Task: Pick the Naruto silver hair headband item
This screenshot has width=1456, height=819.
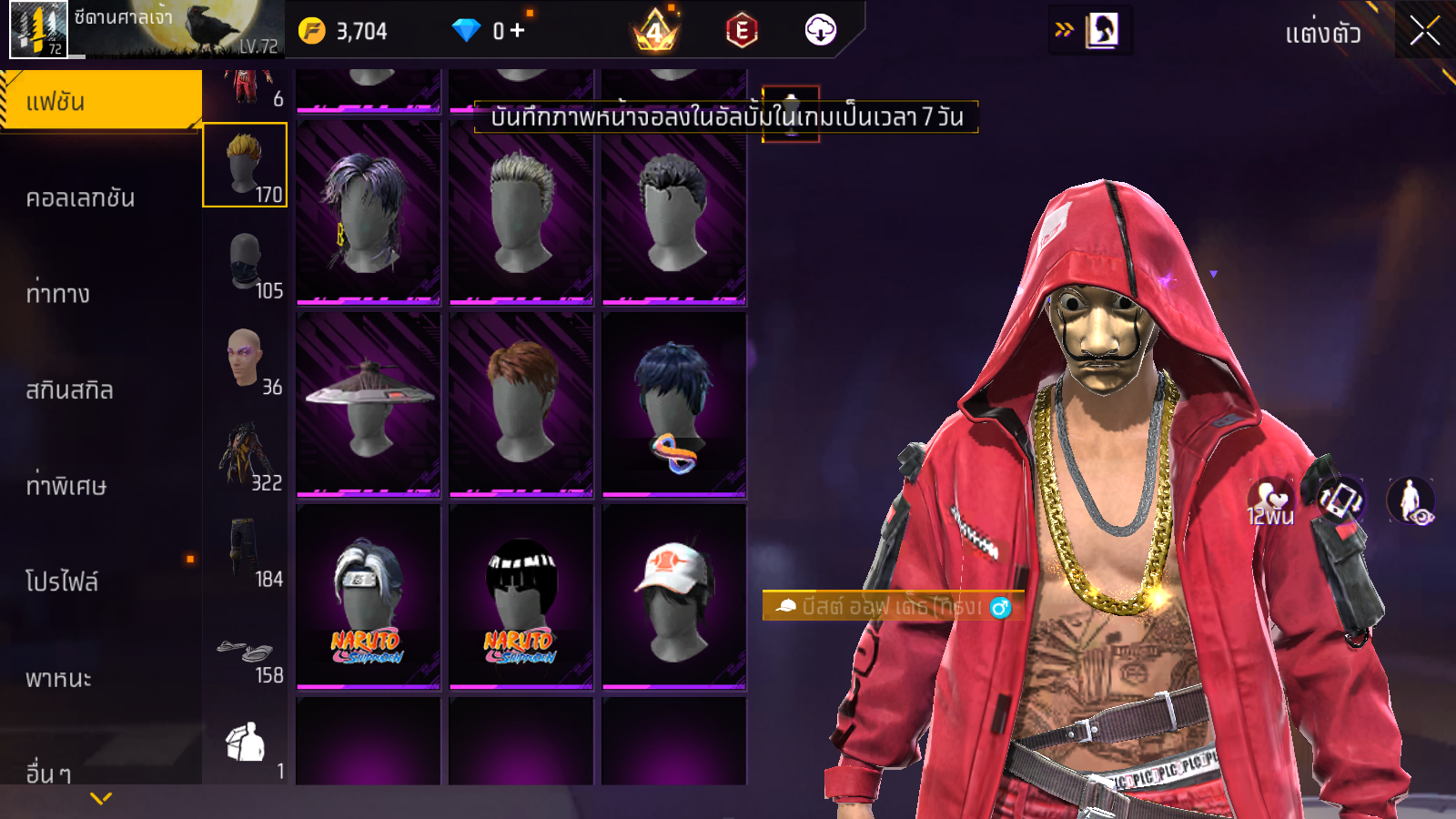Action: click(369, 597)
